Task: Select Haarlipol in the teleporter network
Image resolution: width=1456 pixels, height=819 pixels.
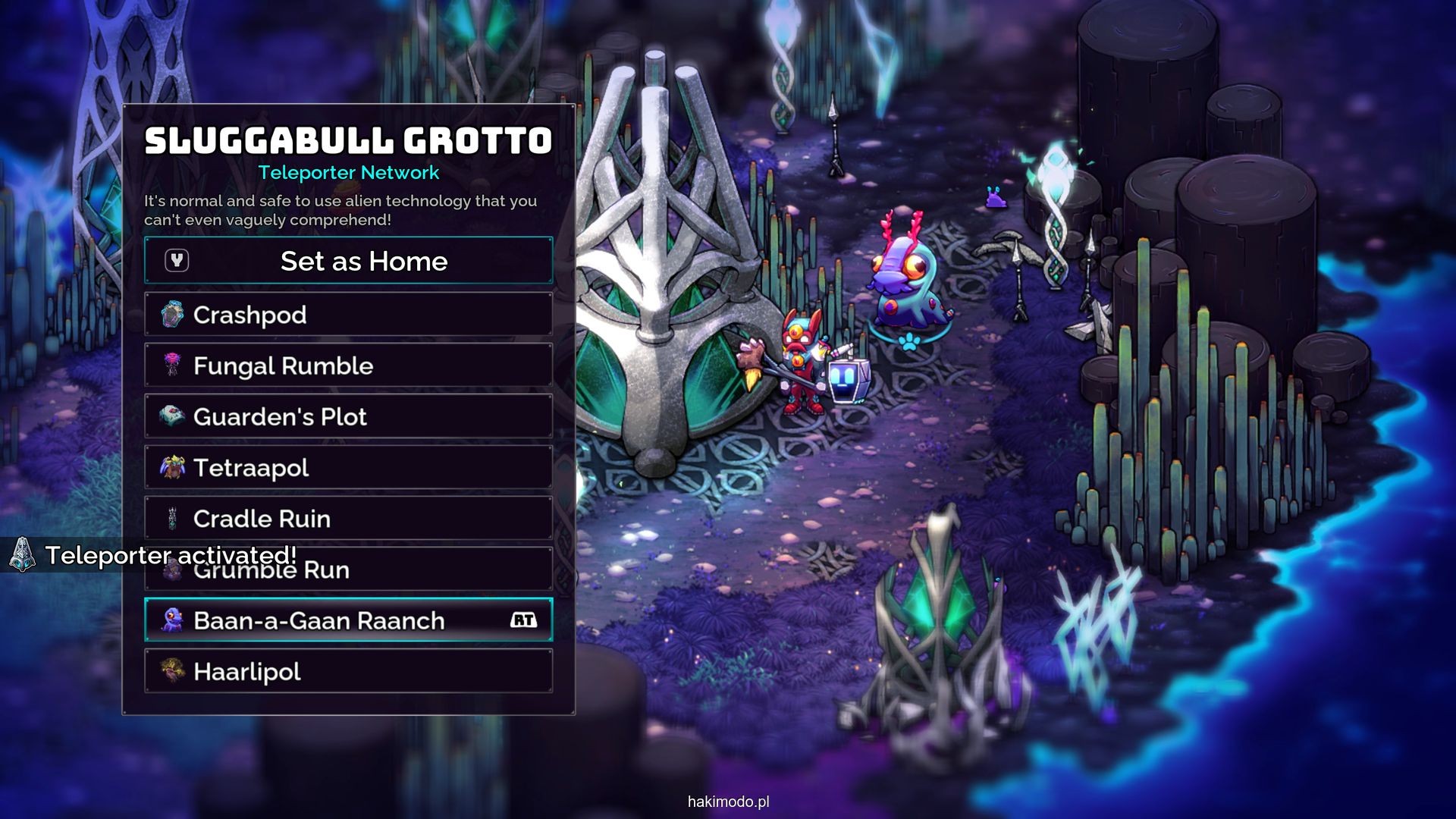Action: click(x=348, y=671)
